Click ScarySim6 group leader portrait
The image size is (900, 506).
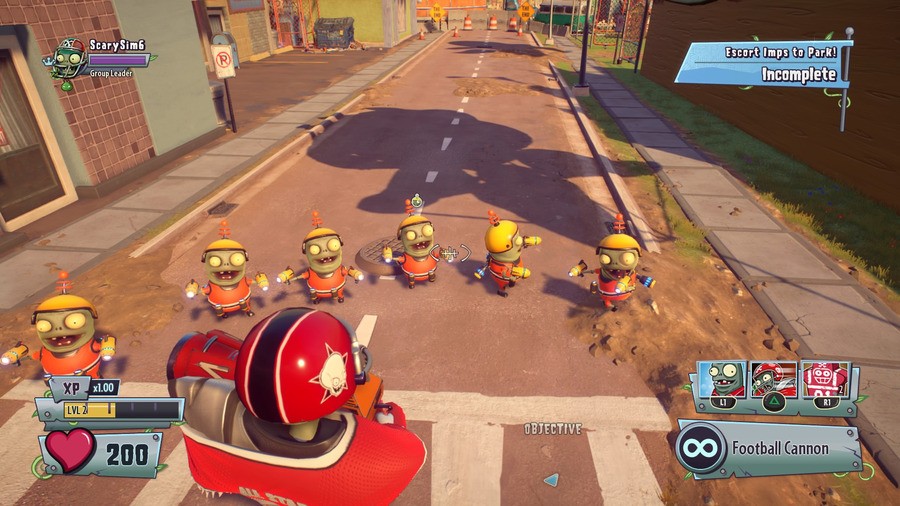(68, 59)
